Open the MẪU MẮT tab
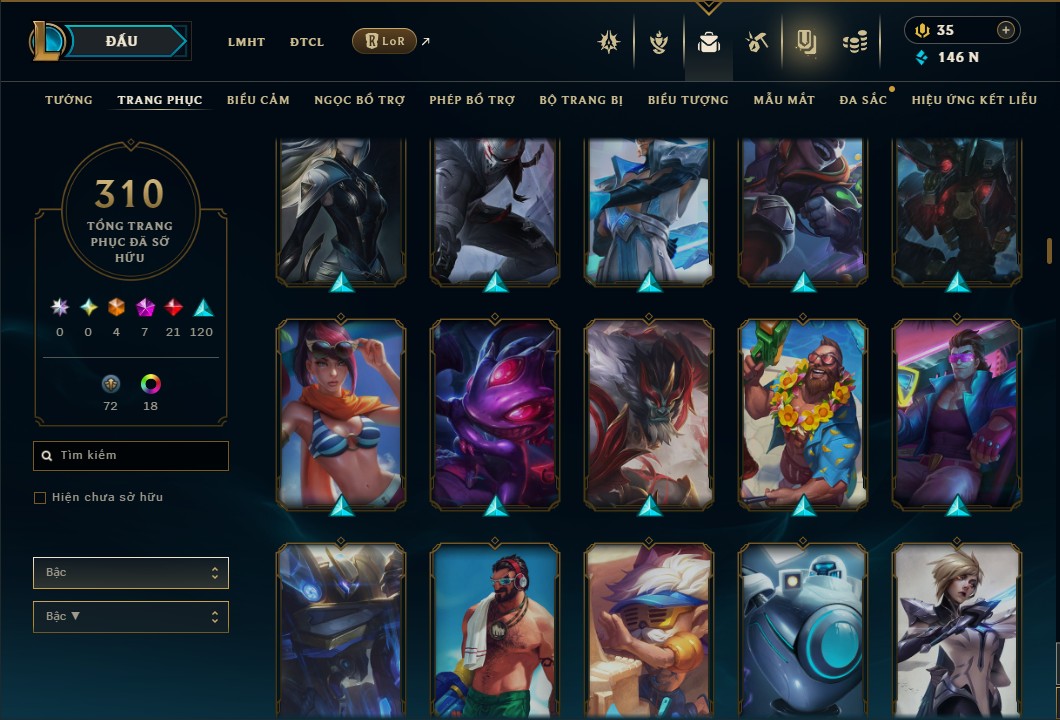1060x720 pixels. pos(784,100)
